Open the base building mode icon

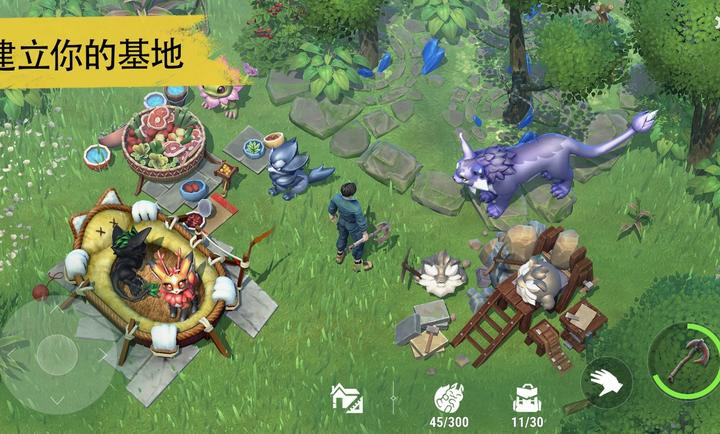pyautogui.click(x=347, y=399)
